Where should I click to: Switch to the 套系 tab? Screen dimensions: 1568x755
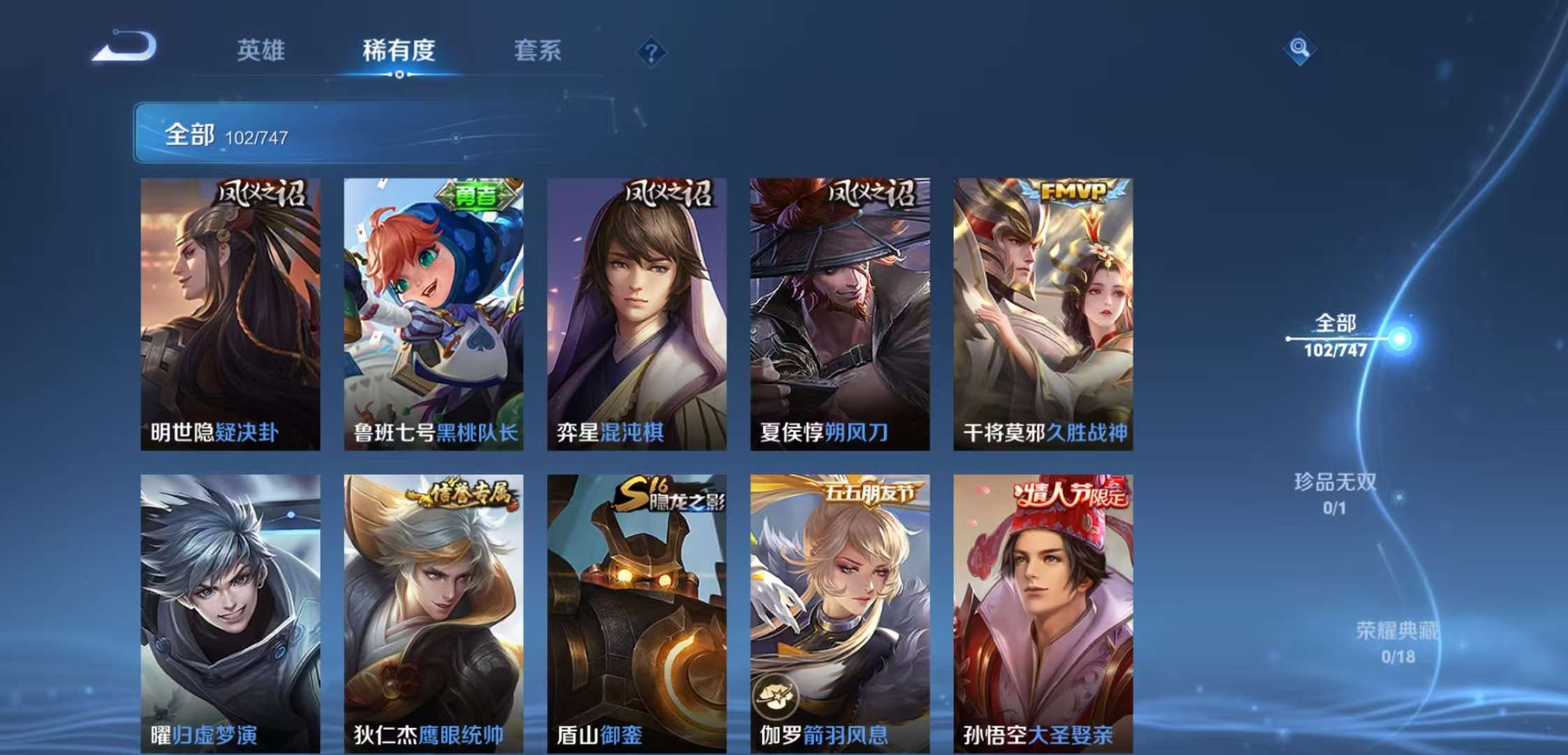[x=539, y=51]
